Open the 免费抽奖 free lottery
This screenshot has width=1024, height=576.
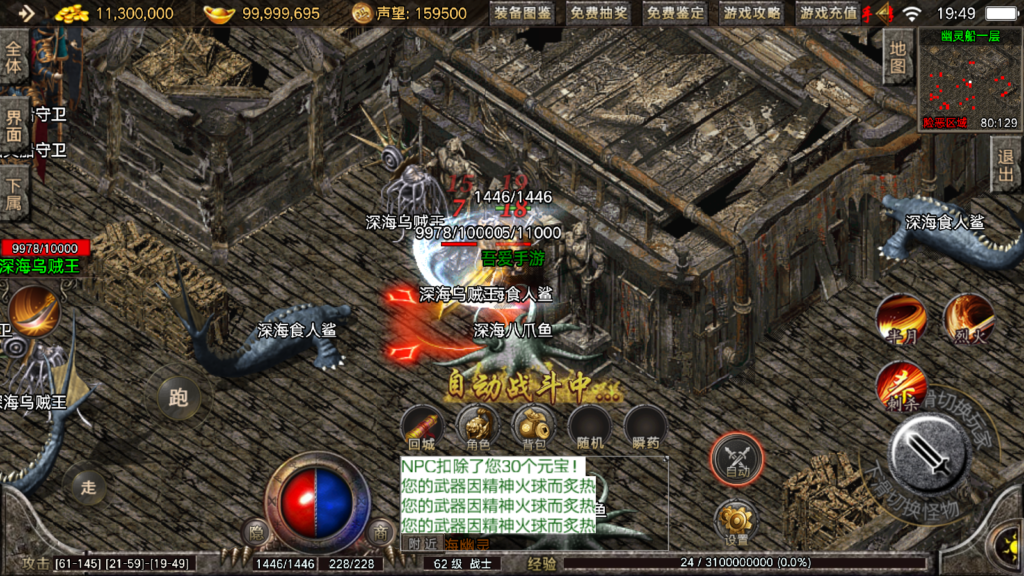click(x=599, y=14)
